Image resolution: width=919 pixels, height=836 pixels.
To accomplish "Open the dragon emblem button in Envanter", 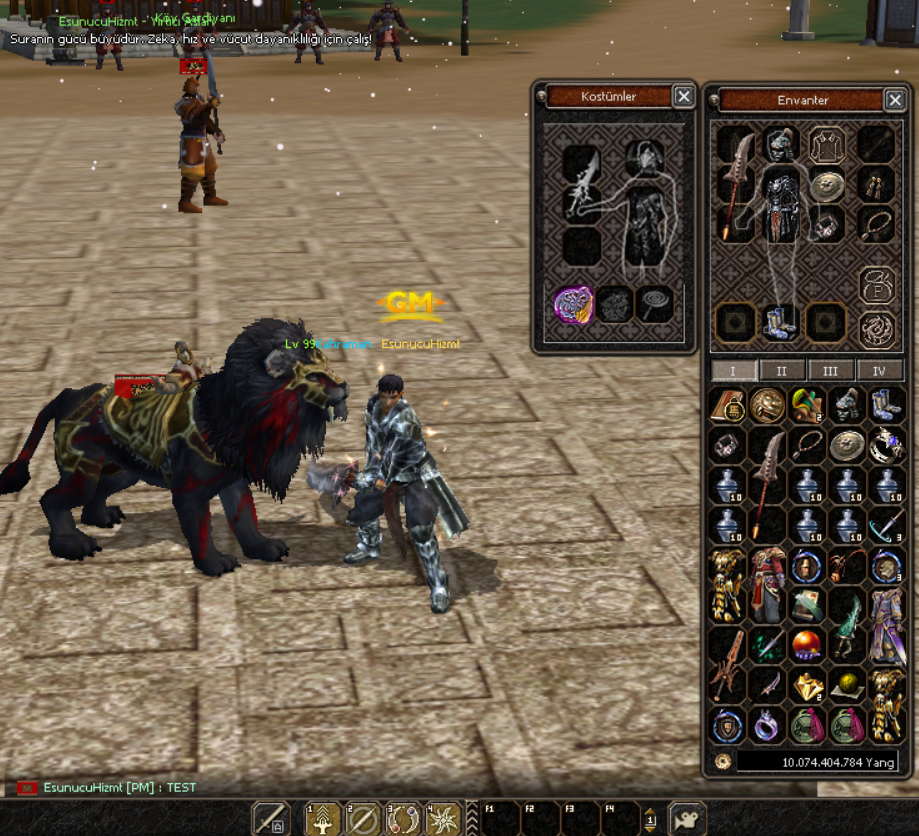I will coord(877,325).
